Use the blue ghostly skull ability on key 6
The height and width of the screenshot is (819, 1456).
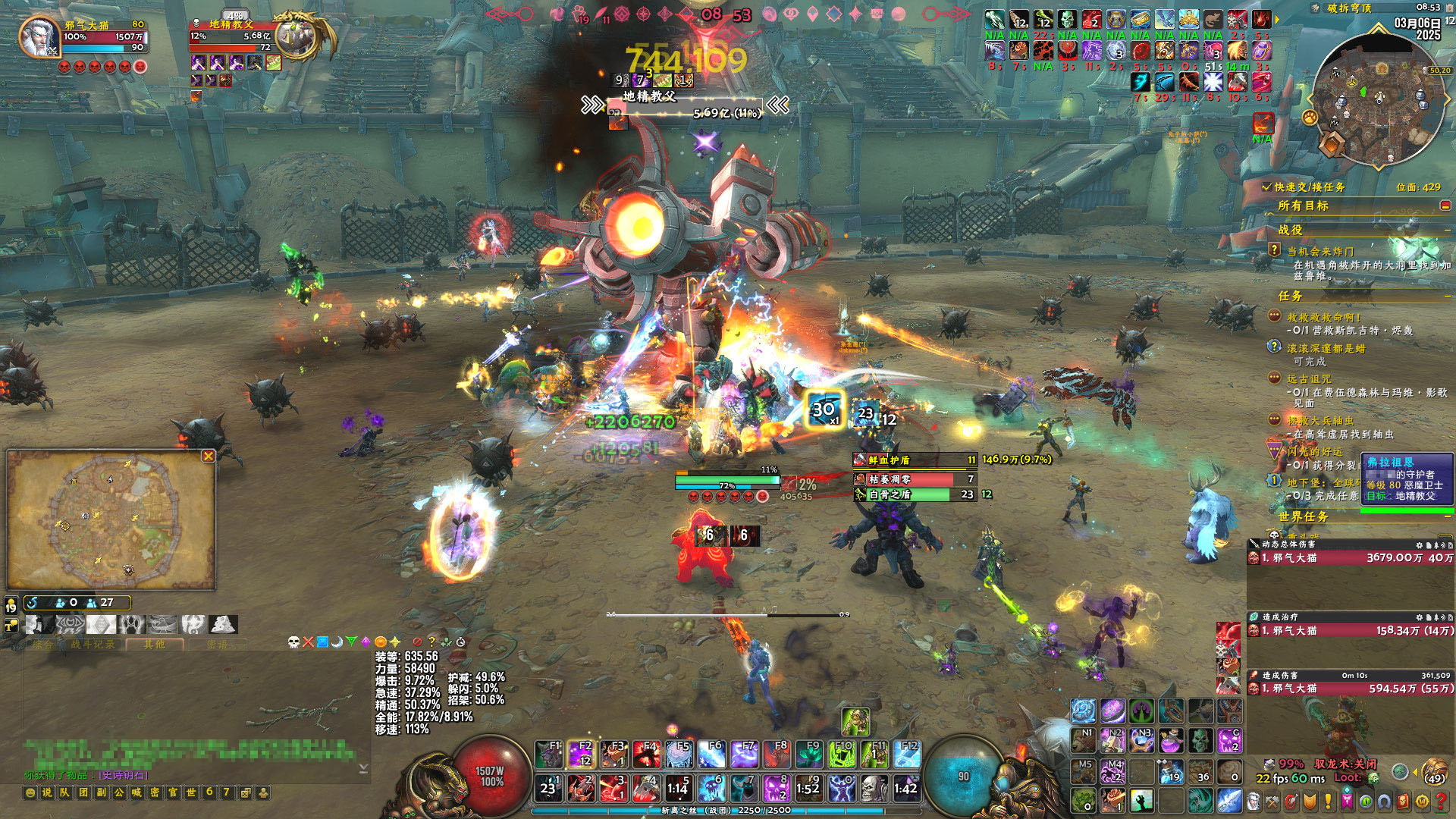[x=711, y=789]
